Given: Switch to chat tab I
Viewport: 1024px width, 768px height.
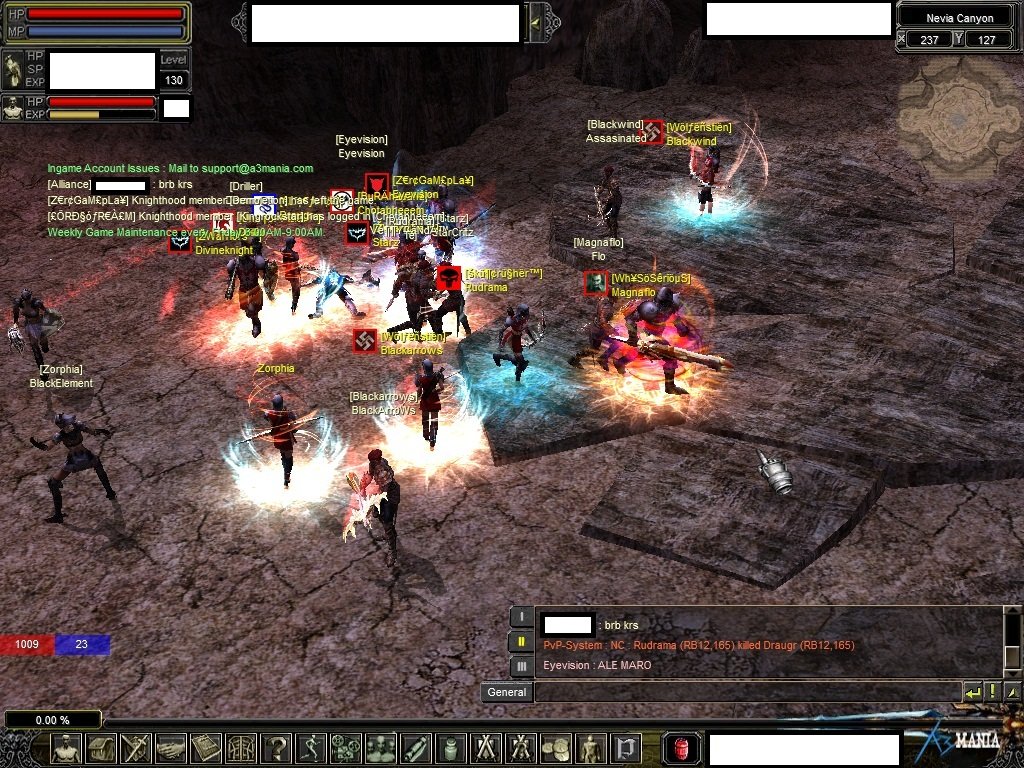Looking at the screenshot, I should [522, 617].
